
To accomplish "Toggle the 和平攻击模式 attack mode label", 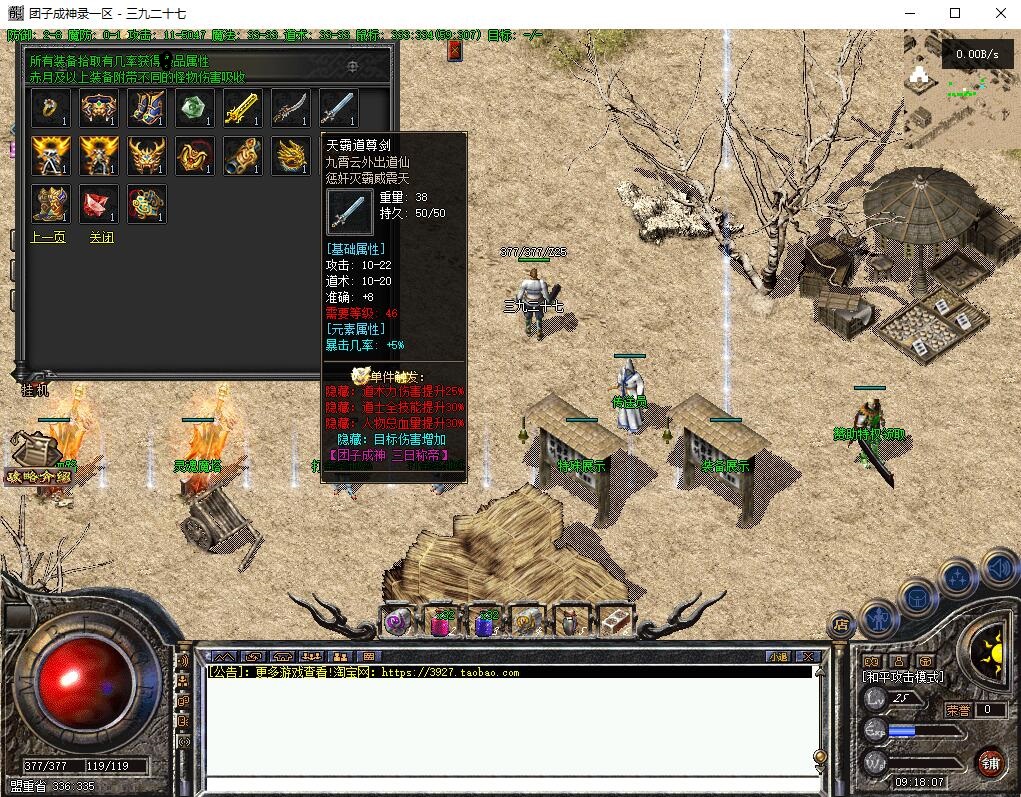I will [x=903, y=677].
